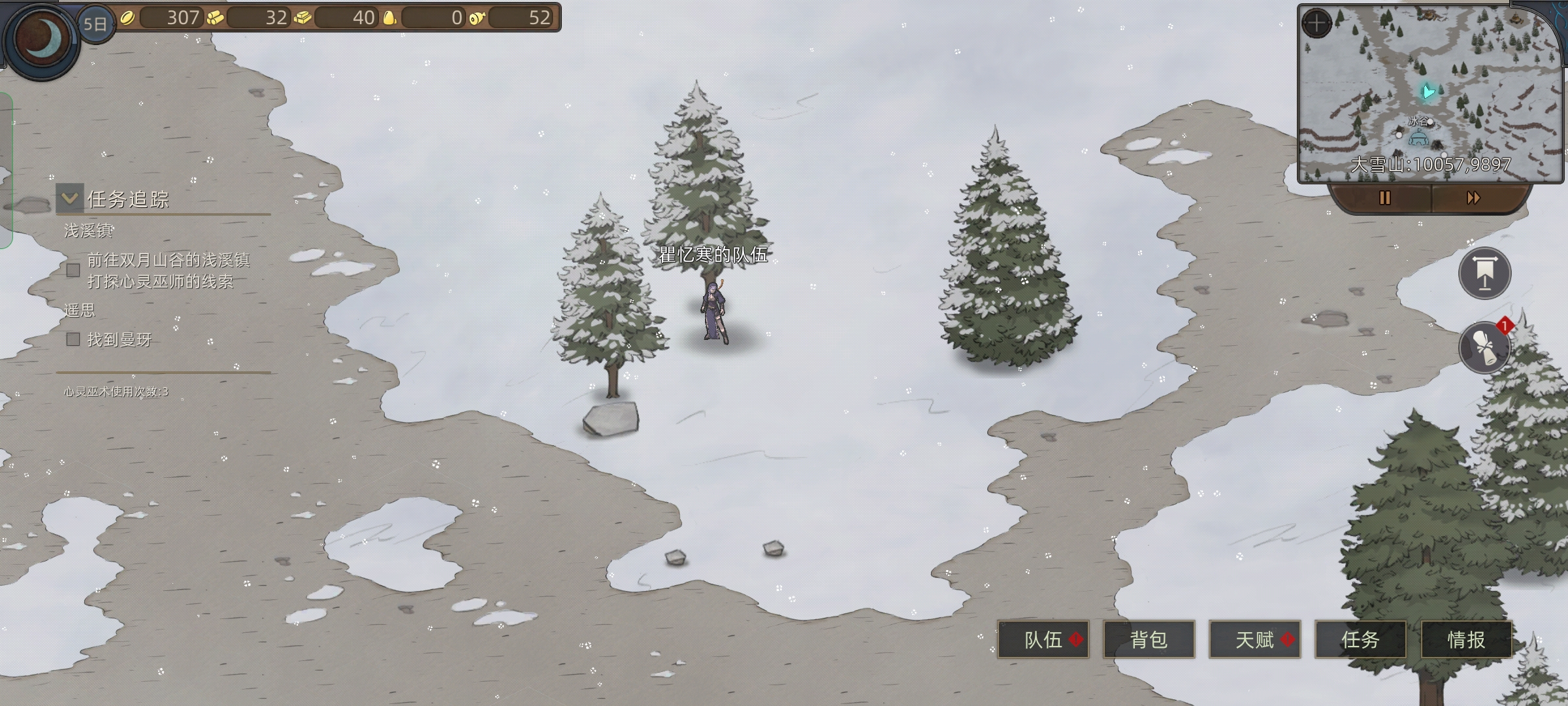Open the scroll notification icon
The image size is (1568, 706).
[1484, 347]
